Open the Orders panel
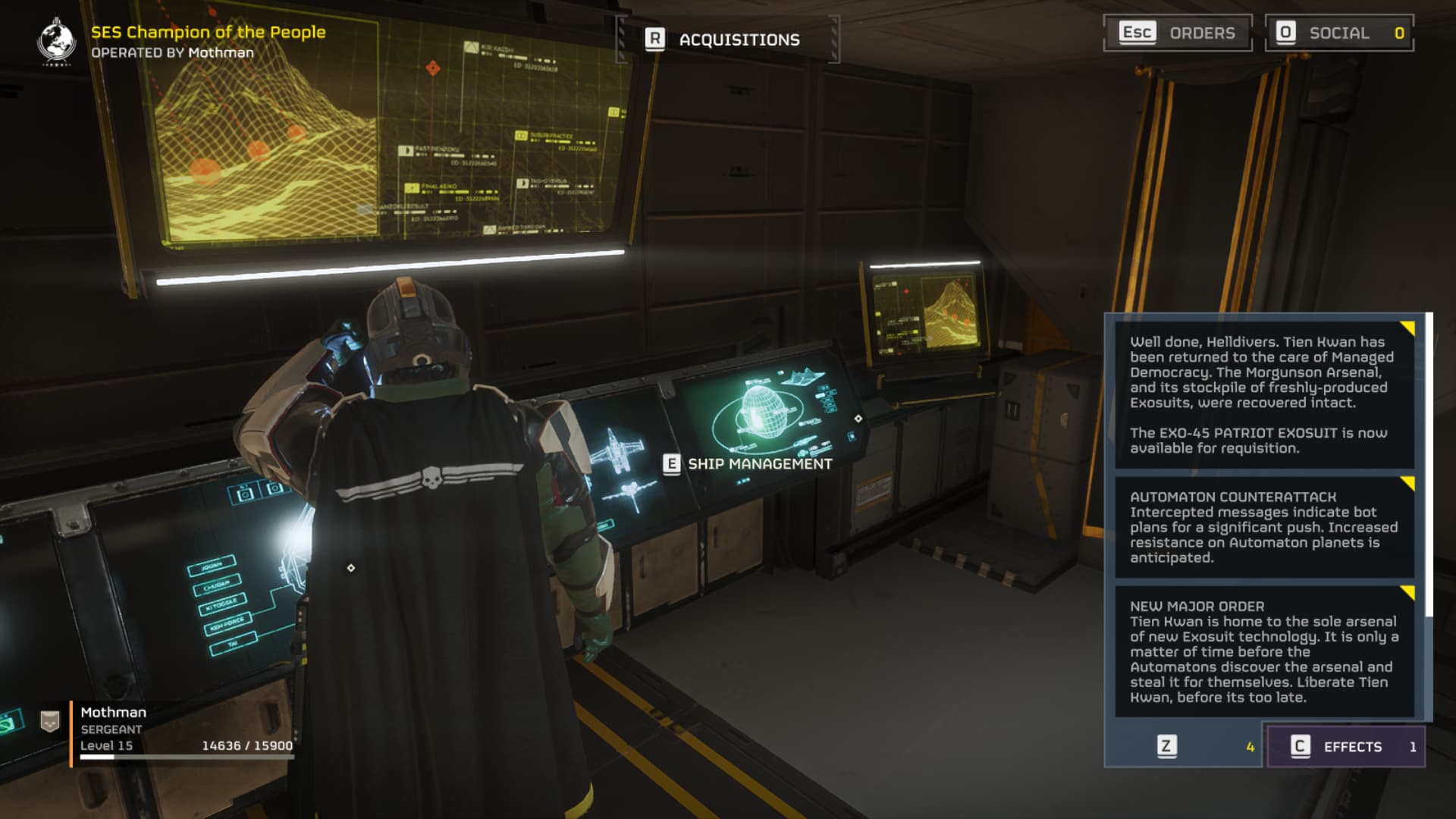Viewport: 1456px width, 819px height. 1177,33
